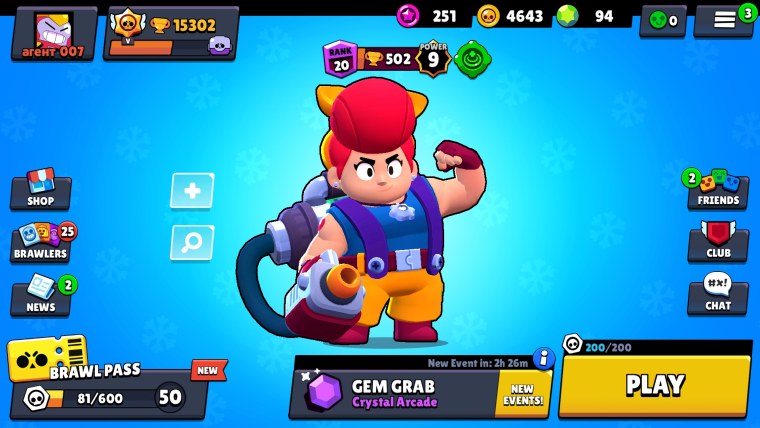Start a match with the PLAY button

click(654, 385)
